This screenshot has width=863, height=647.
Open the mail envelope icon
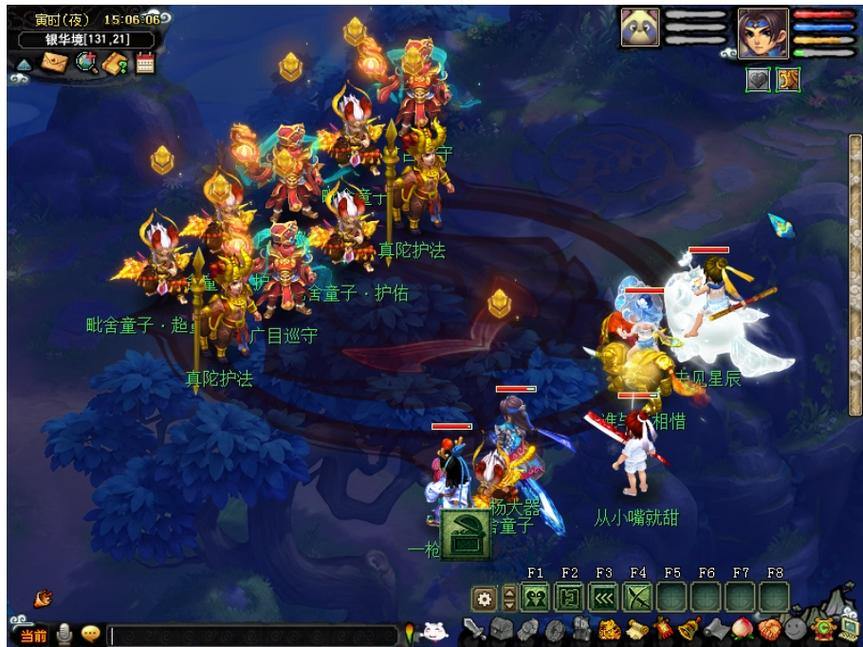(x=54, y=63)
